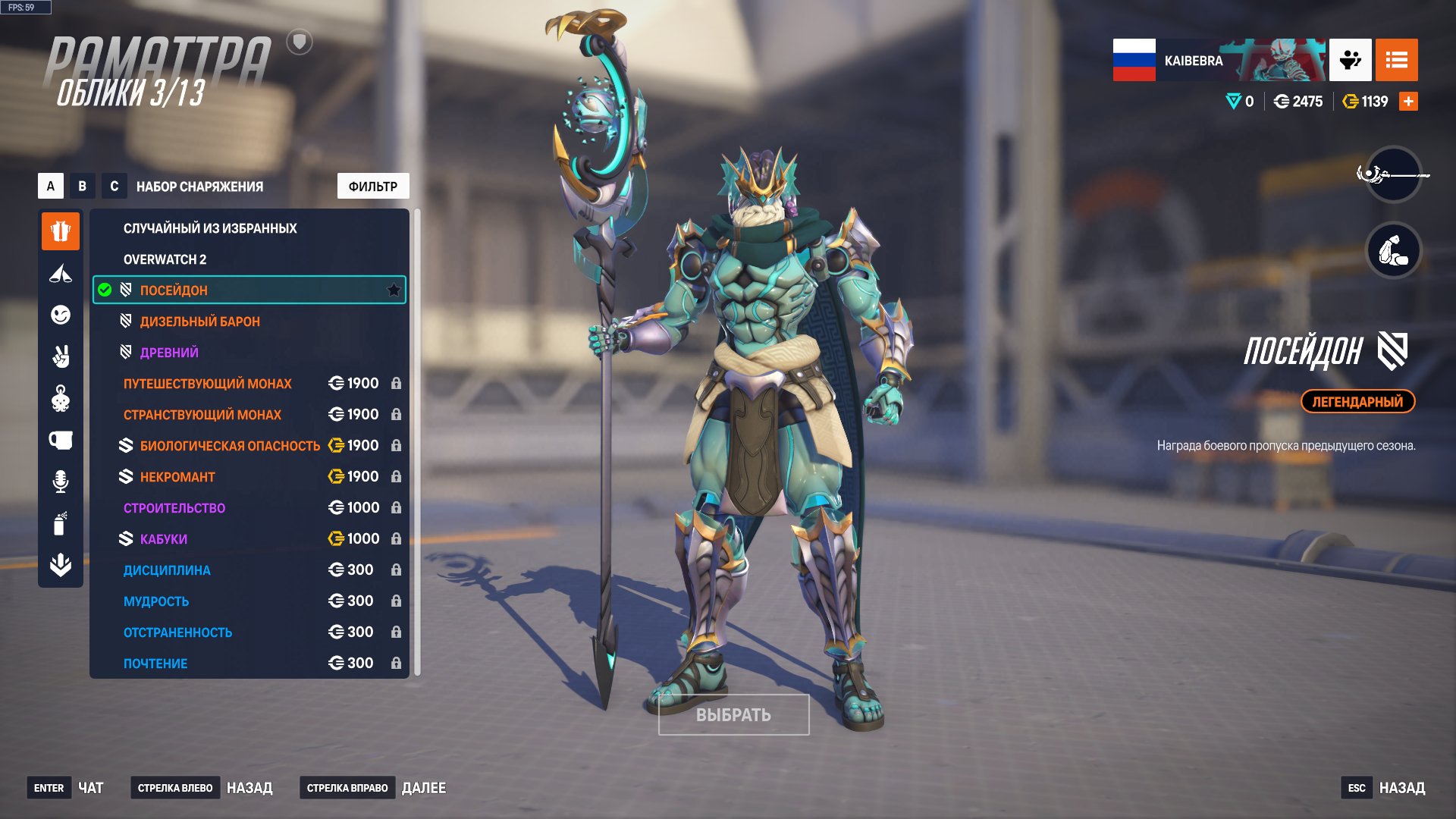Switch to loadout C tab

coord(115,187)
